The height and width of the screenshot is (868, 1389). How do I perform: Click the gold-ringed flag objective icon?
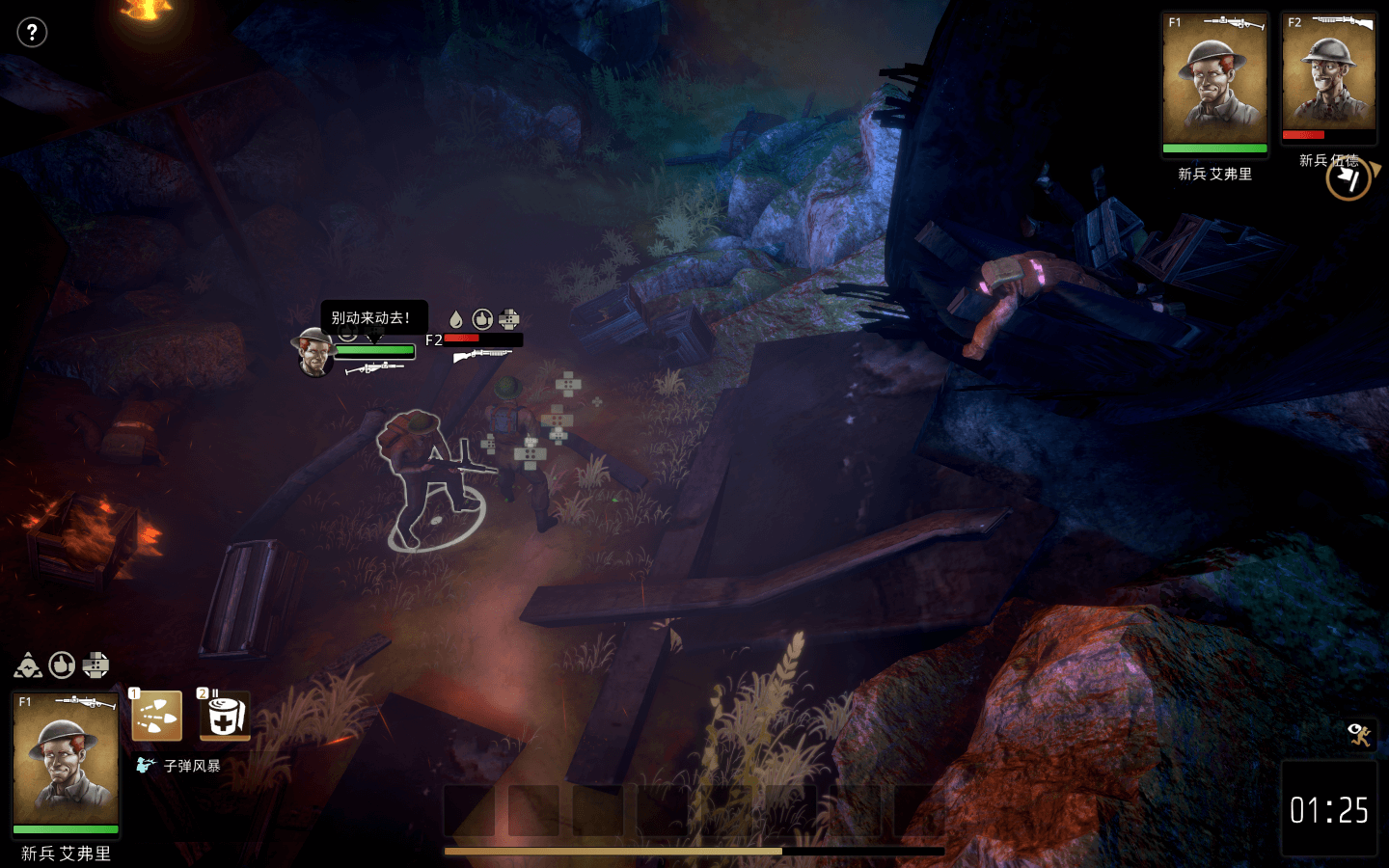coord(1348,179)
